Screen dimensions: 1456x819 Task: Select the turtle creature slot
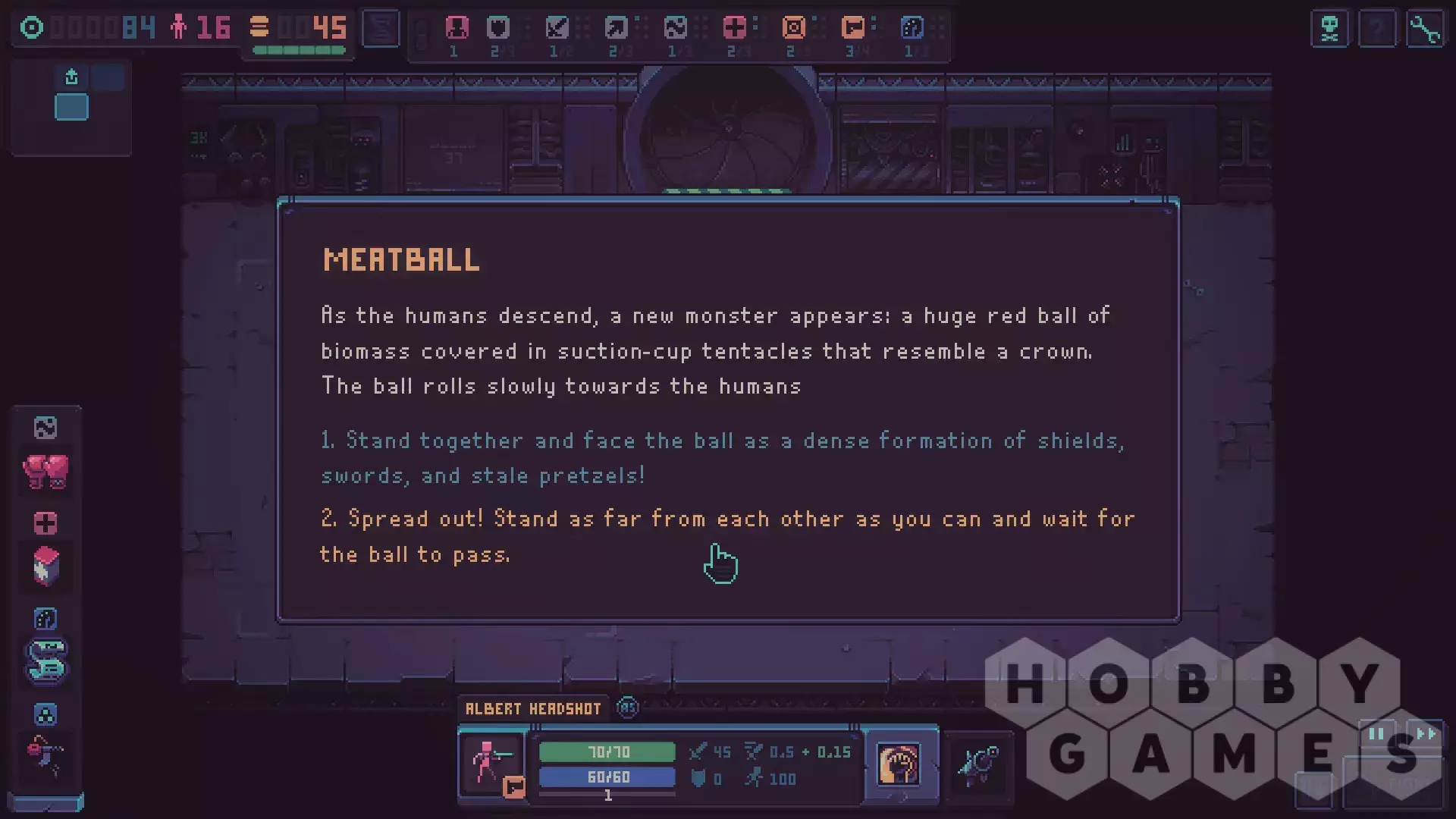click(978, 764)
